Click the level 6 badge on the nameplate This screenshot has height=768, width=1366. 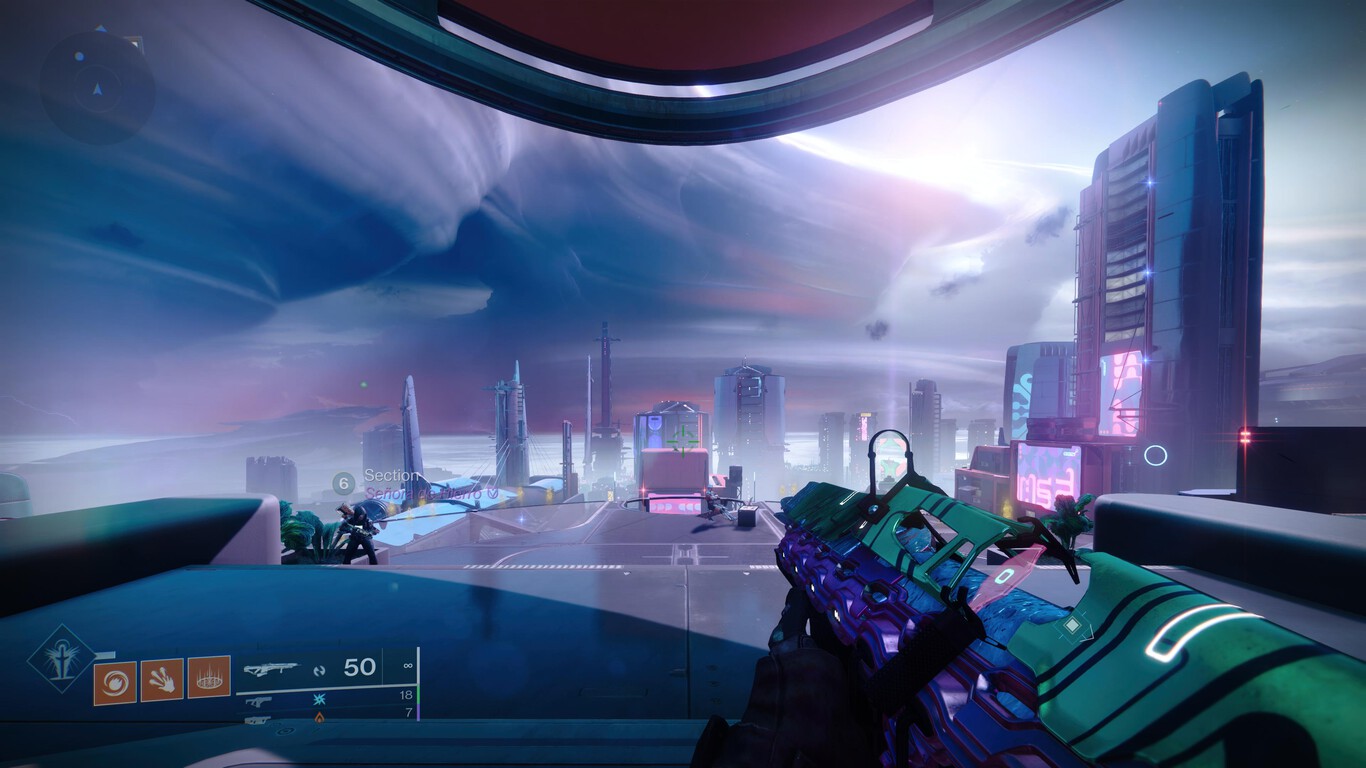344,481
